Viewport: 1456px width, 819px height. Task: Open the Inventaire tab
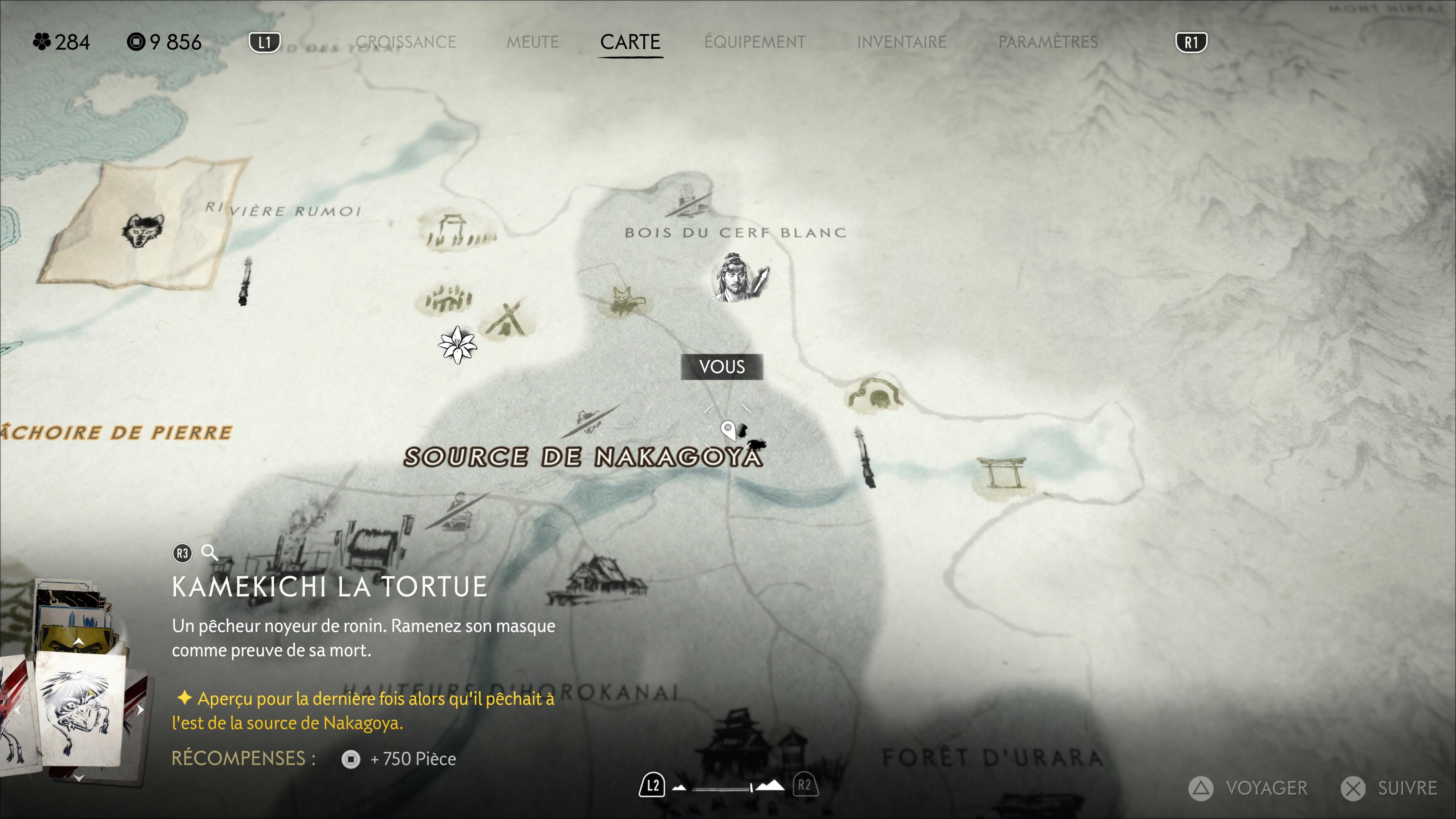(x=901, y=42)
